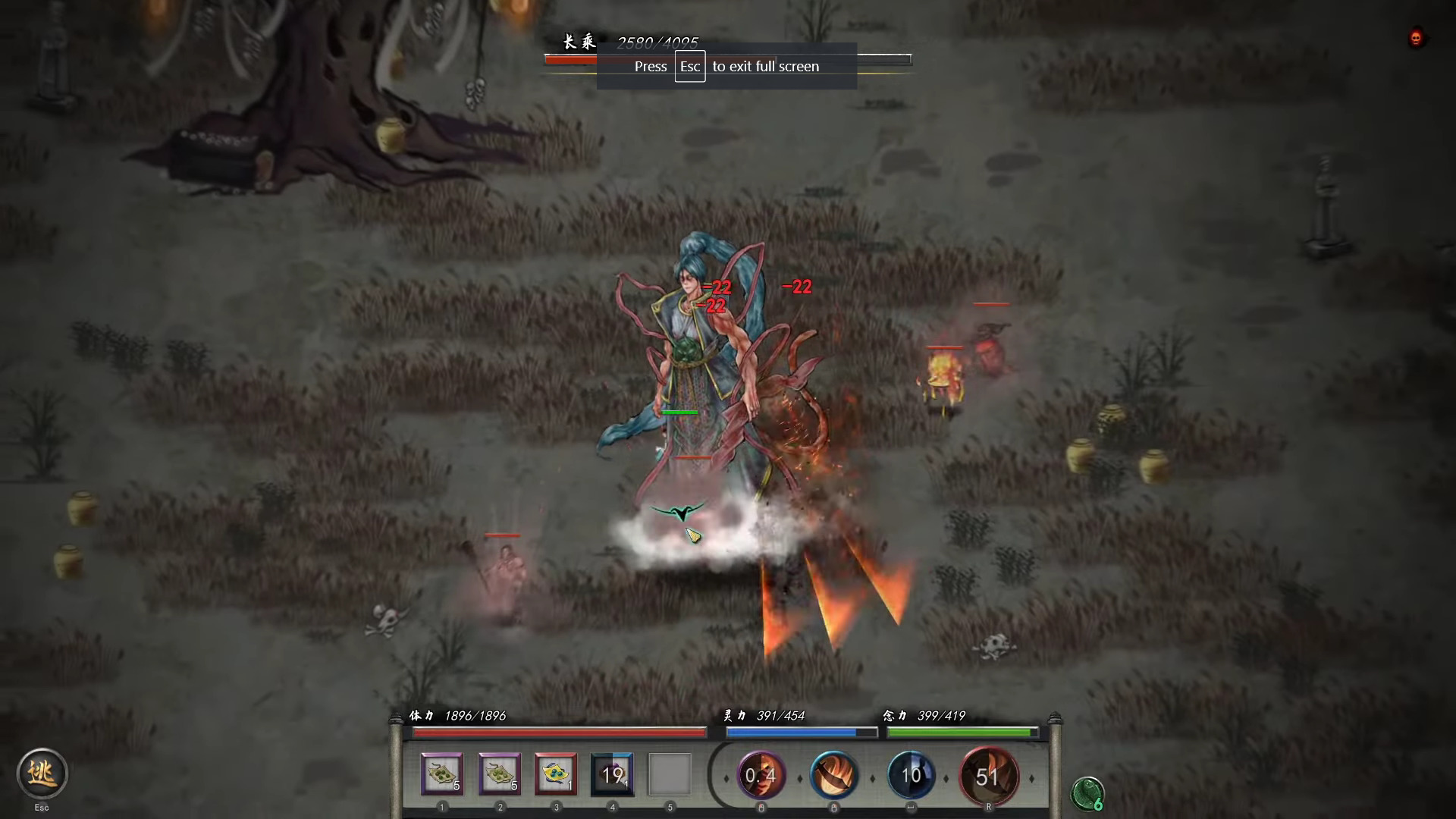Activate the flaming blade skill icon

point(834,775)
